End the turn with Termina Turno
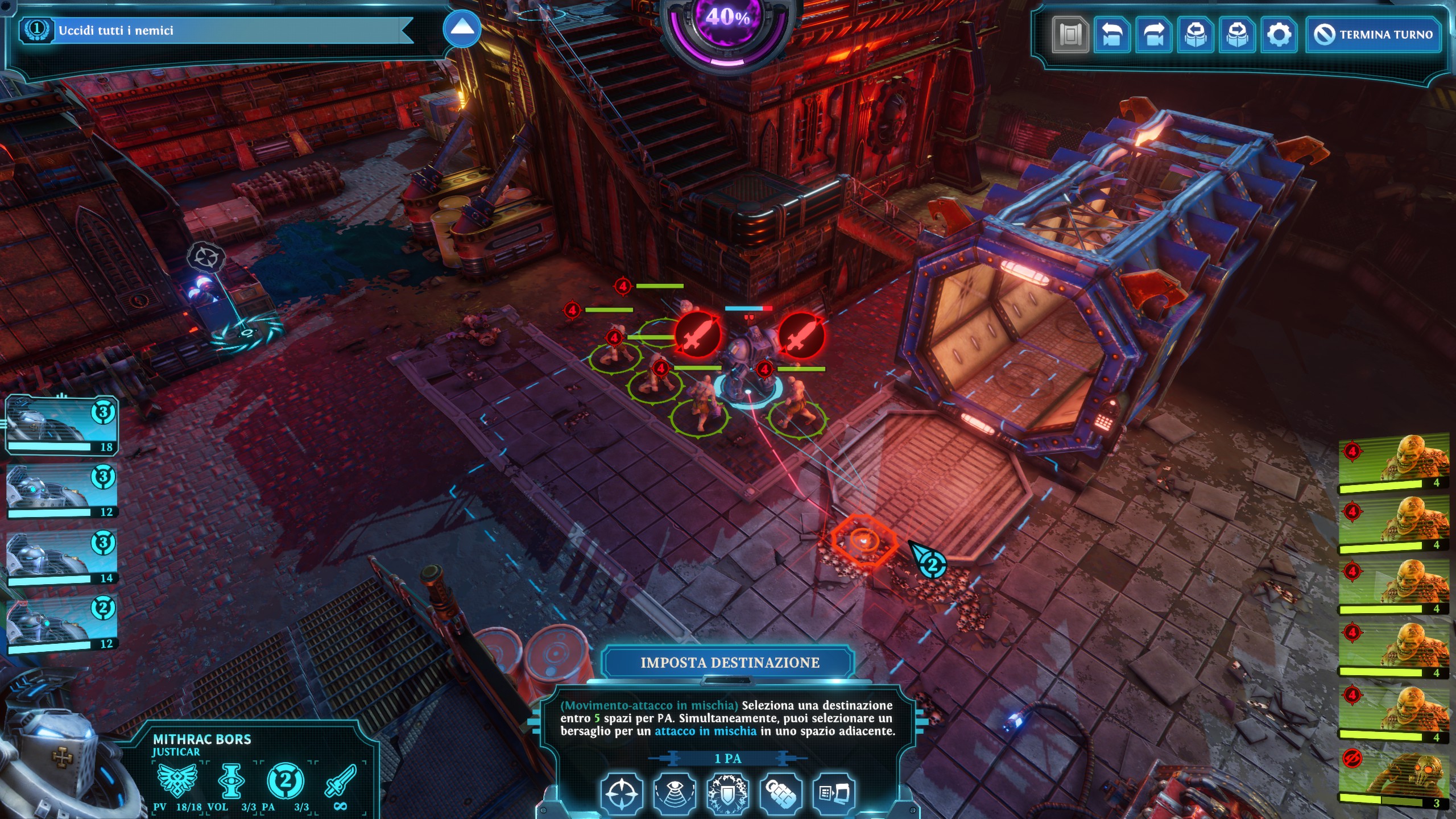1456x819 pixels. pos(1373,35)
